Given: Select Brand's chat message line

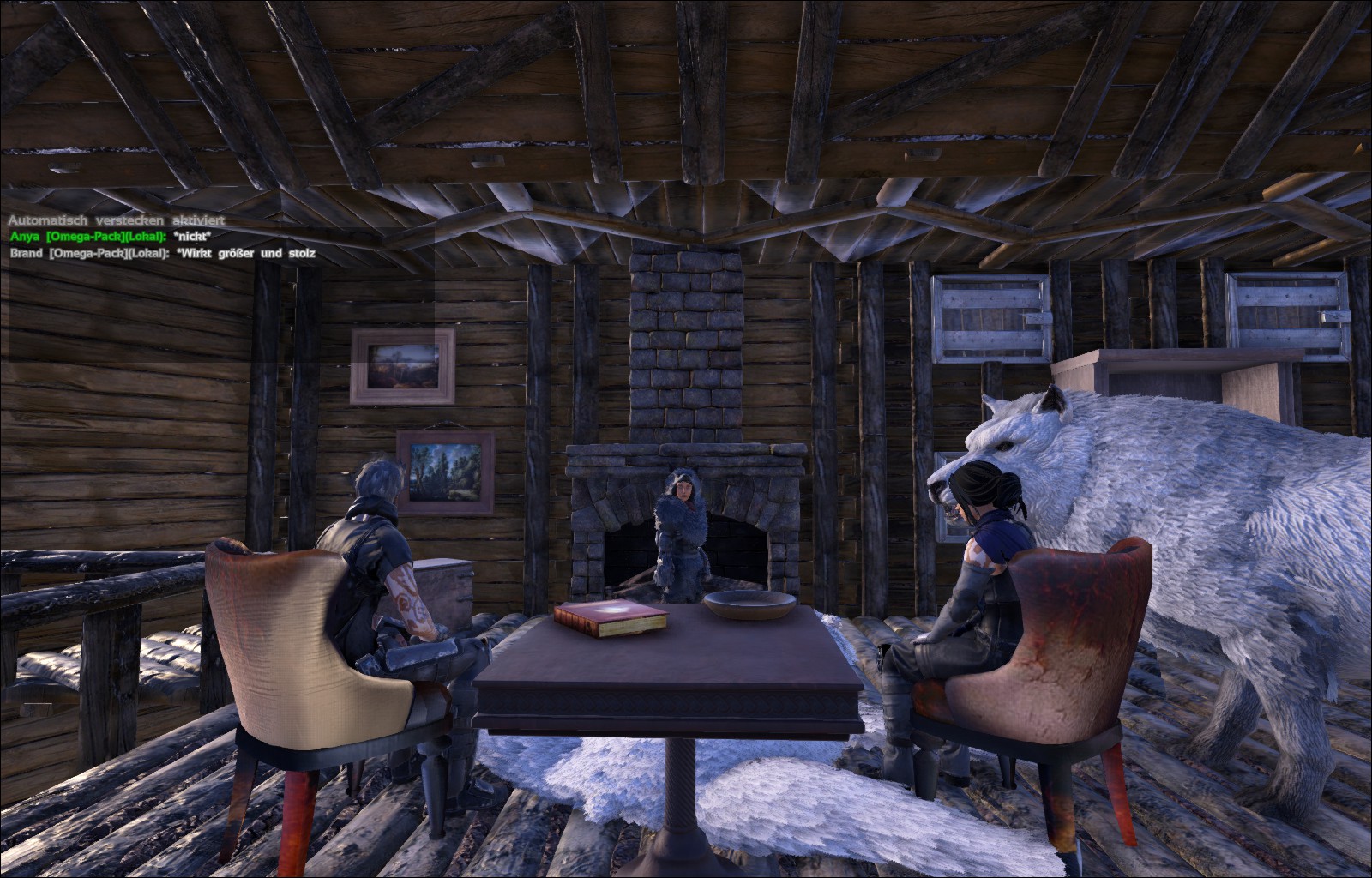Looking at the screenshot, I should click(x=163, y=253).
